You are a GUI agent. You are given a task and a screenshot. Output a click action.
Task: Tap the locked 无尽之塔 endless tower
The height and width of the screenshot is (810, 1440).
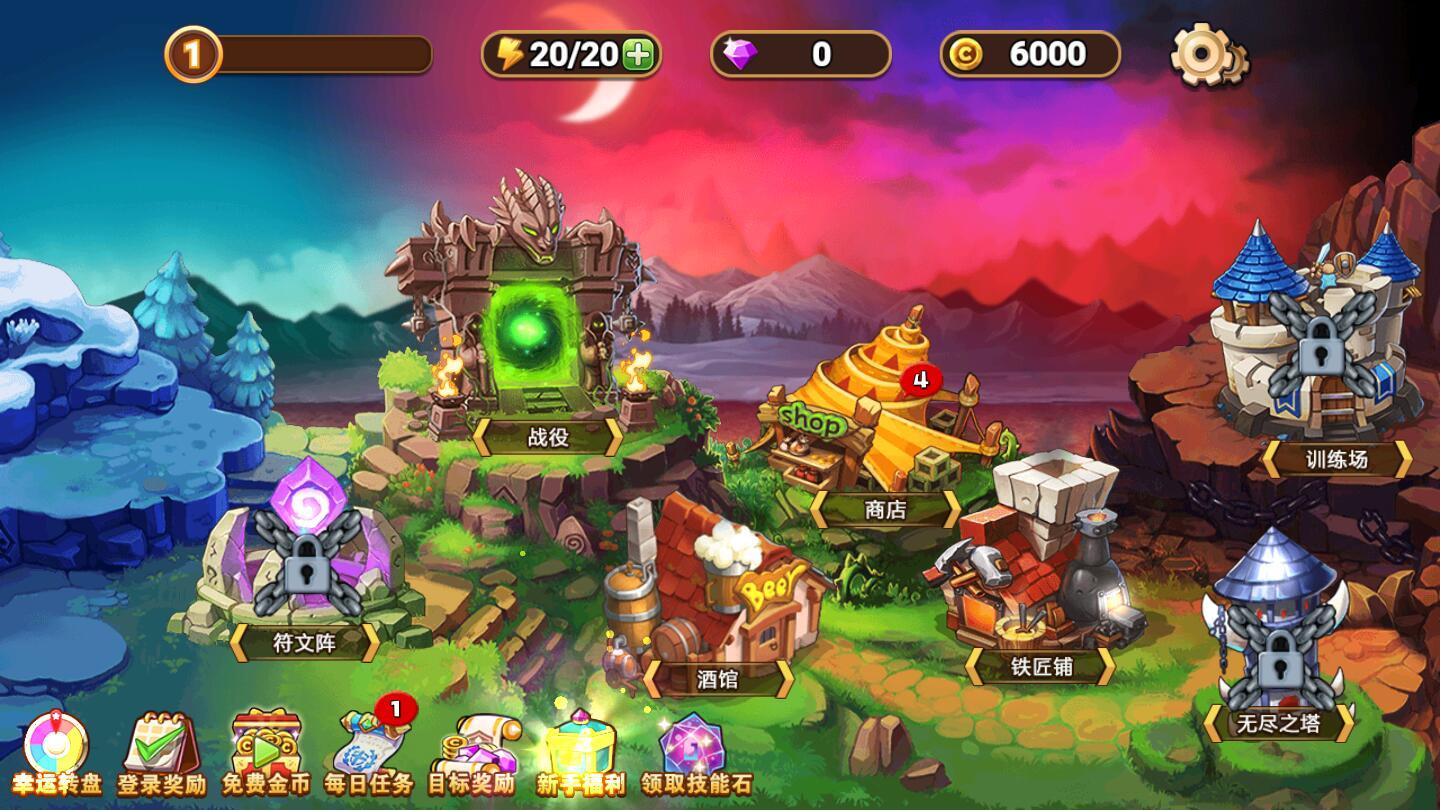pyautogui.click(x=1280, y=640)
